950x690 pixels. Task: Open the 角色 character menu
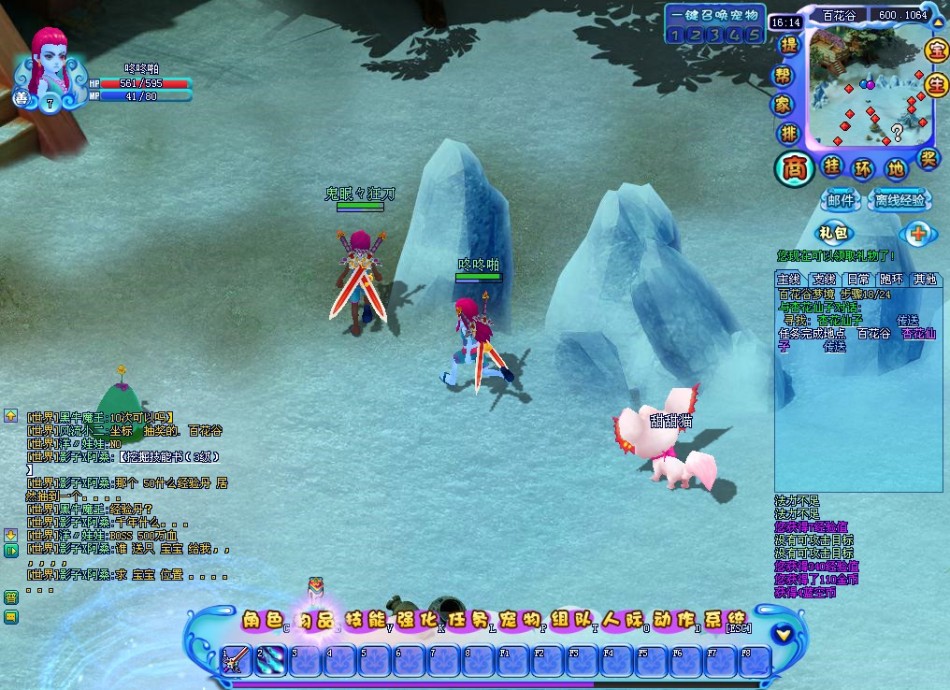pos(263,620)
